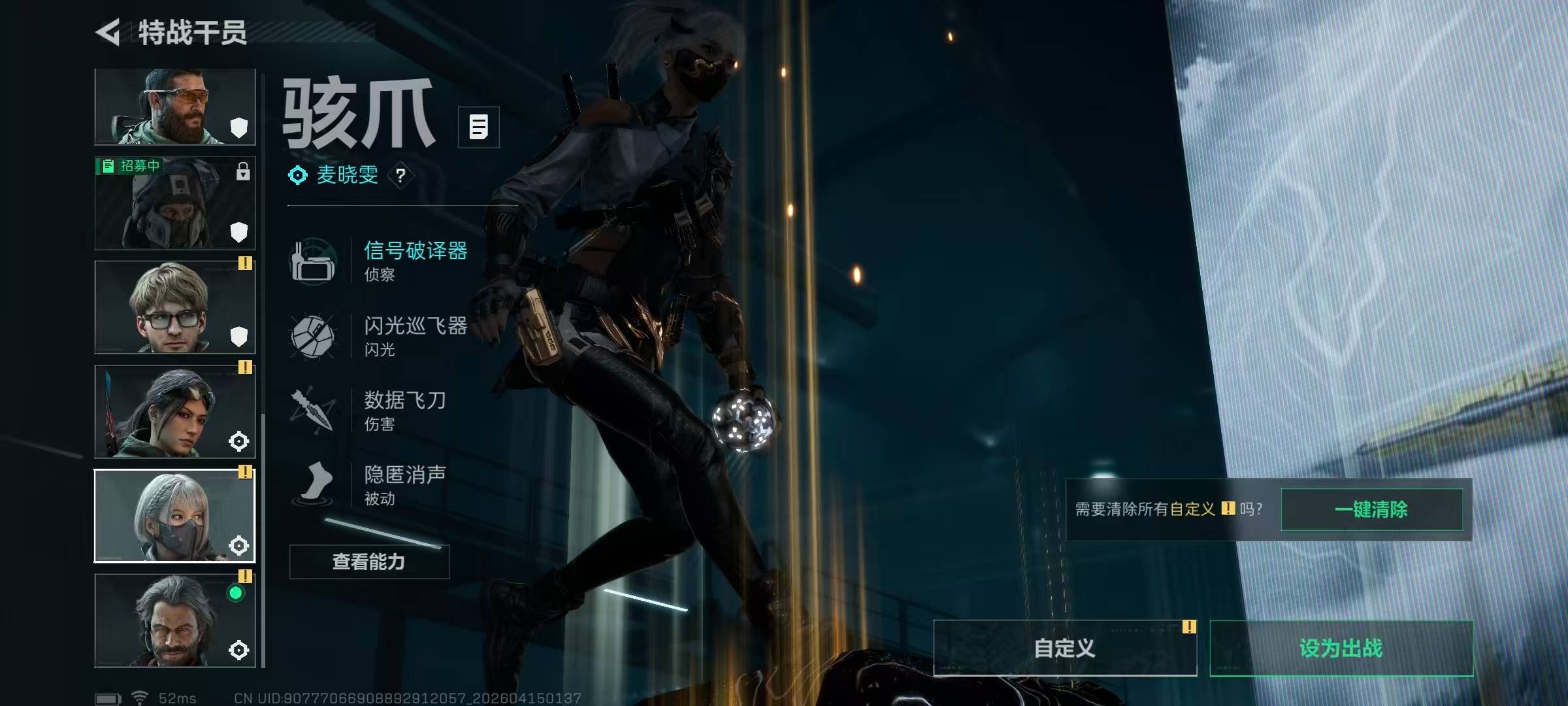Clear all customizations with 一键清除
The height and width of the screenshot is (706, 1568).
[1371, 509]
